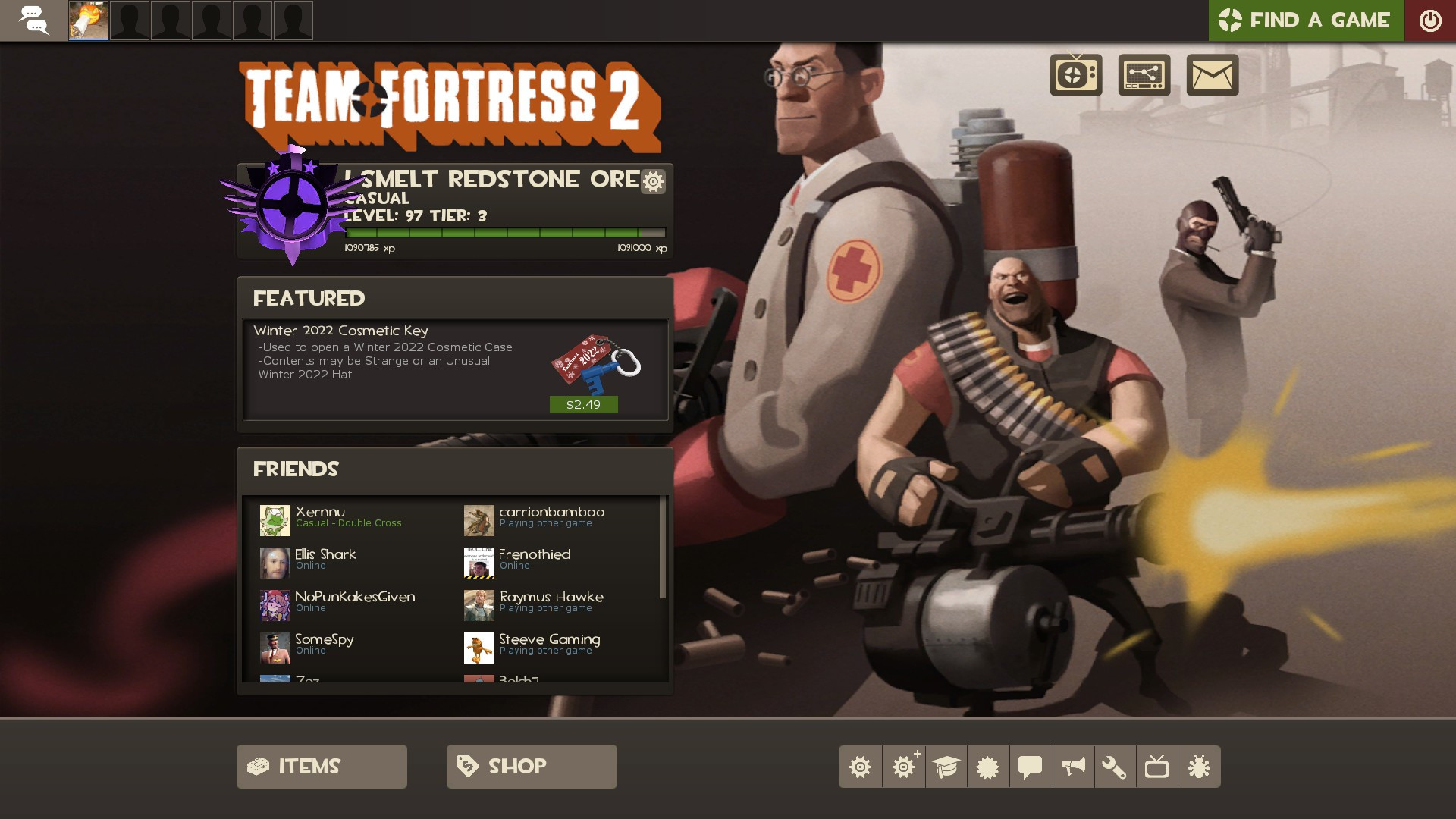Open the SHOP

point(531,766)
